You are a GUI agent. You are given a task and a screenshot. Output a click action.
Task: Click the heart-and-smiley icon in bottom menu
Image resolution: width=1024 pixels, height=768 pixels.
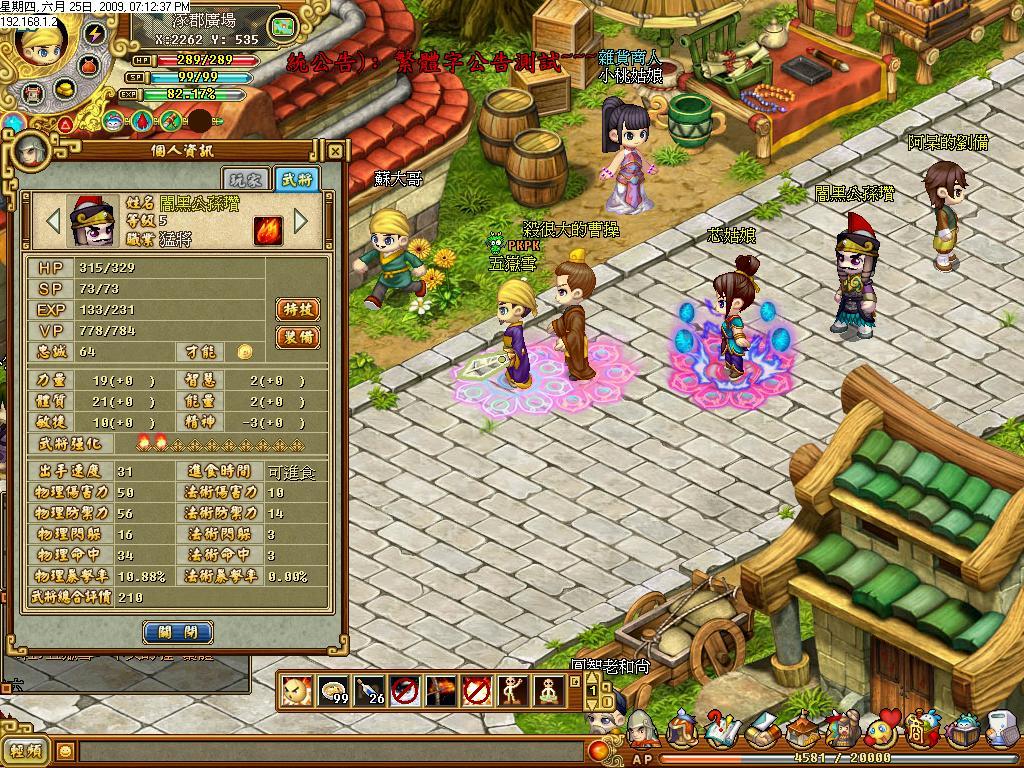(x=882, y=730)
